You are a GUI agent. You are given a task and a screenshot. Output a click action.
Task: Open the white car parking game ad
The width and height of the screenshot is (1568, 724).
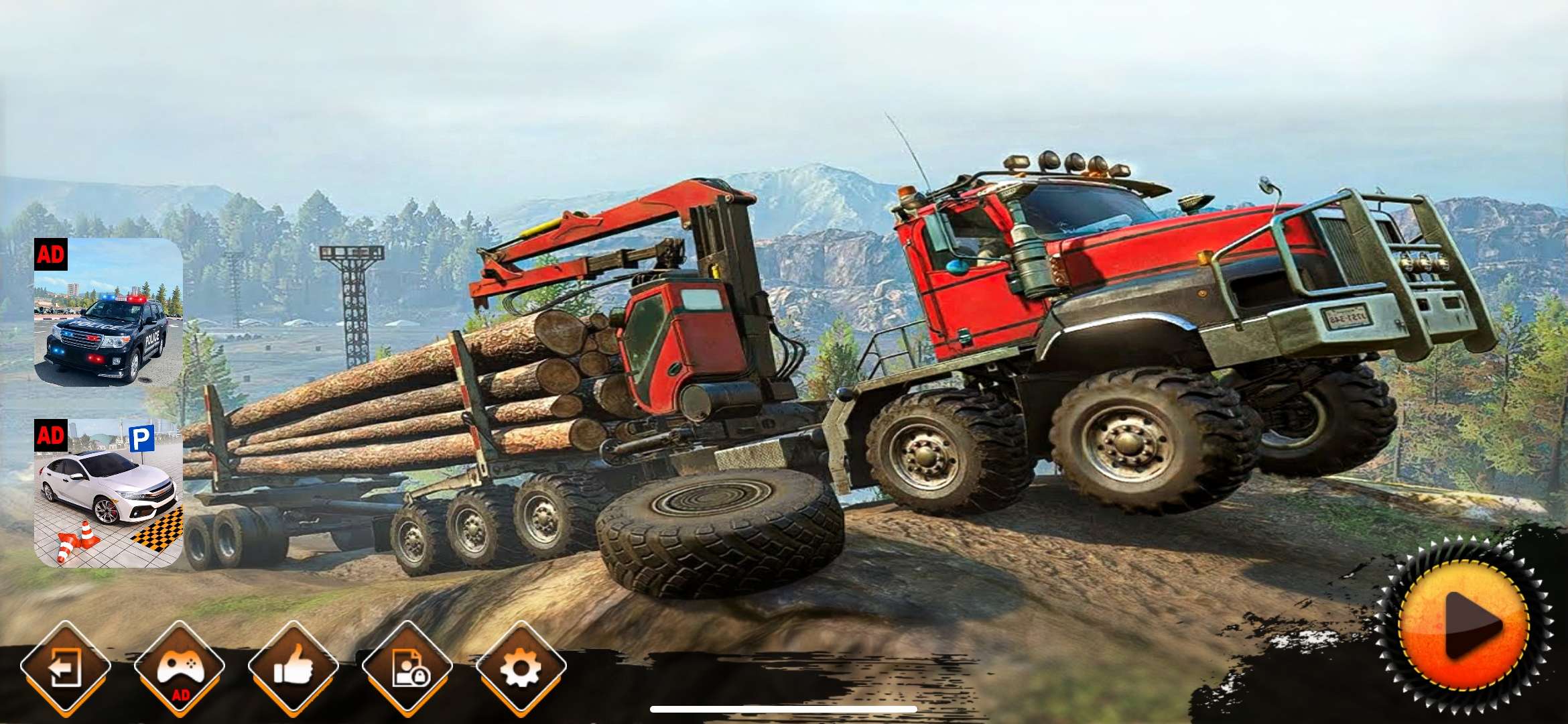point(109,493)
